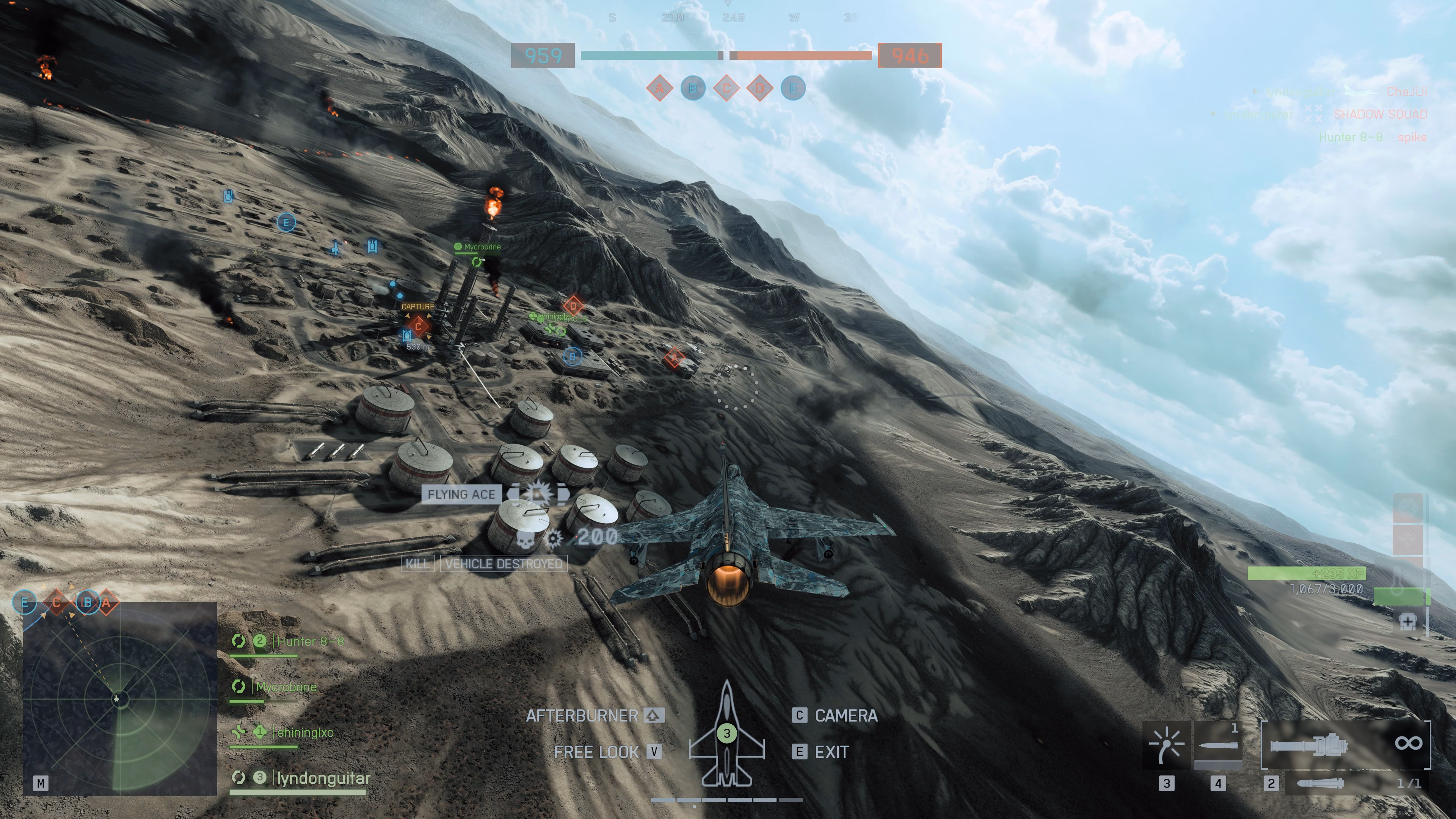Select the missile slot next to the flares

1218,745
